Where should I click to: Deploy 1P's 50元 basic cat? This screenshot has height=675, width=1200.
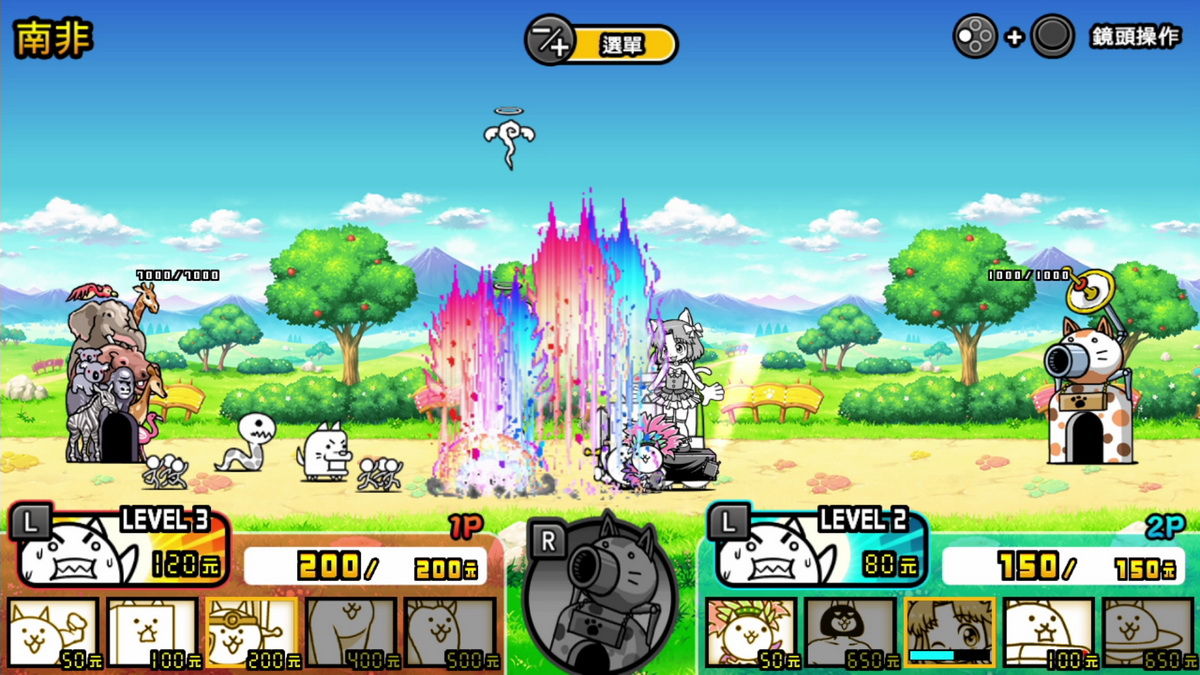point(54,633)
